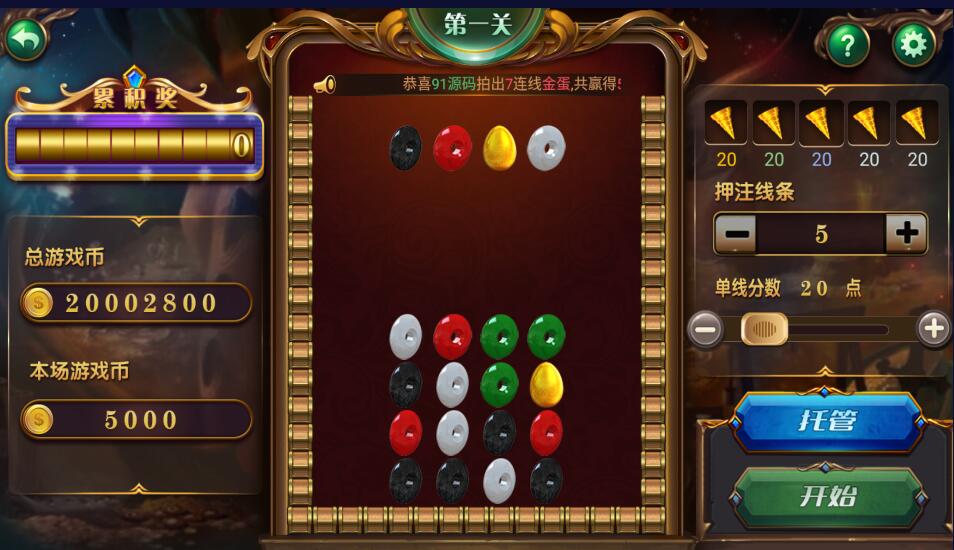Open the gear settings menu

[x=912, y=44]
